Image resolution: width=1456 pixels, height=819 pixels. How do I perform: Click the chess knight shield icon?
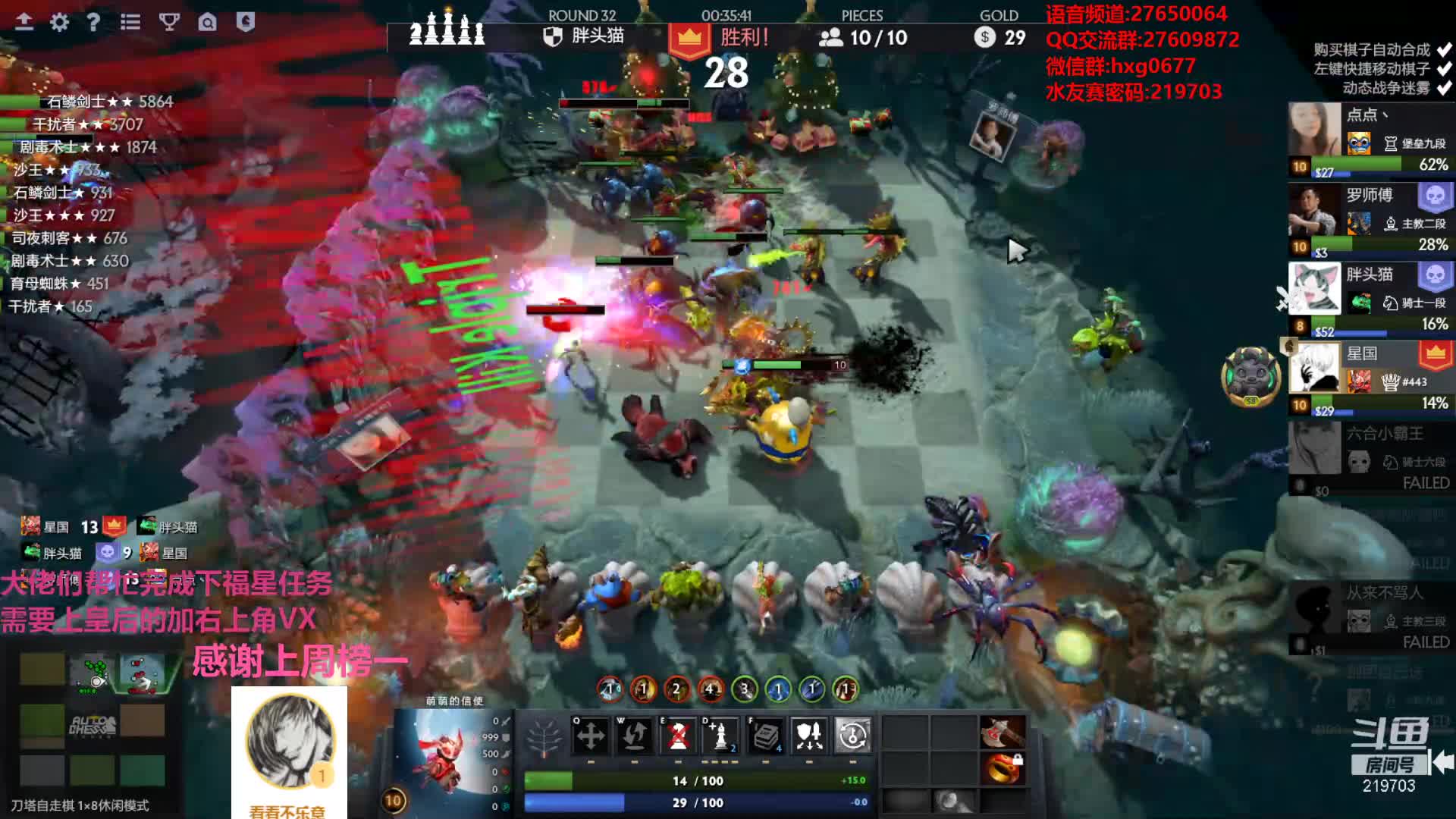tap(245, 22)
